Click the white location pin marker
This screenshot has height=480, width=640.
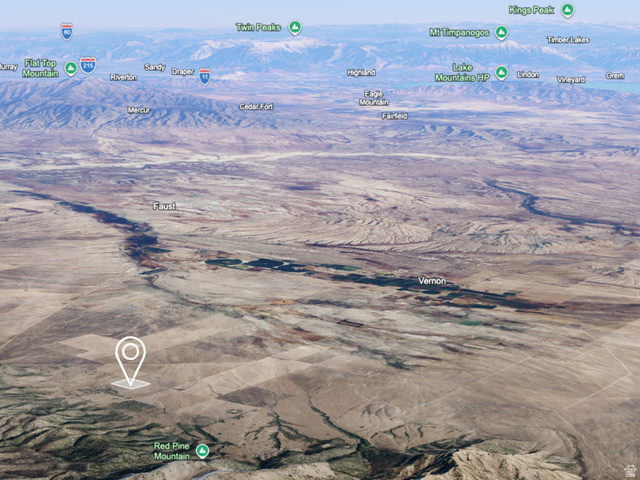pos(130,359)
